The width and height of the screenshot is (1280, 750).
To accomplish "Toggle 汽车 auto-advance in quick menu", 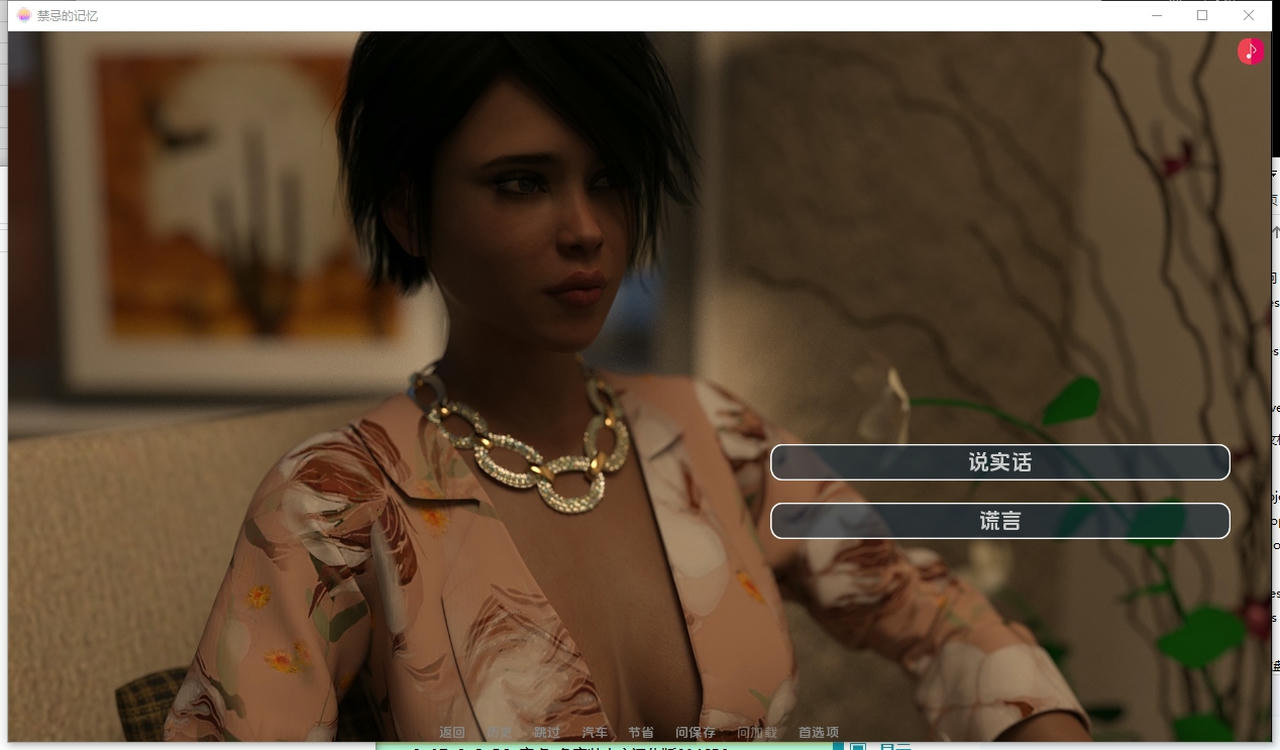I will [x=595, y=732].
